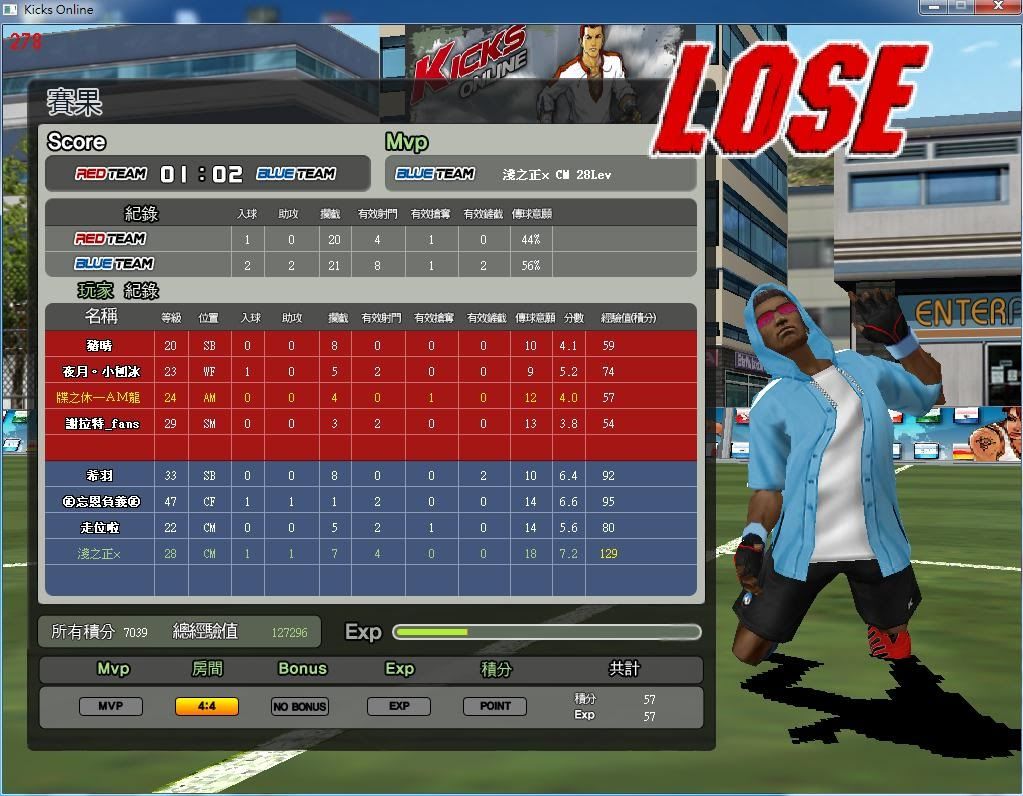Select player row 豬晴 on red team
The width and height of the screenshot is (1023, 796).
[x=100, y=346]
